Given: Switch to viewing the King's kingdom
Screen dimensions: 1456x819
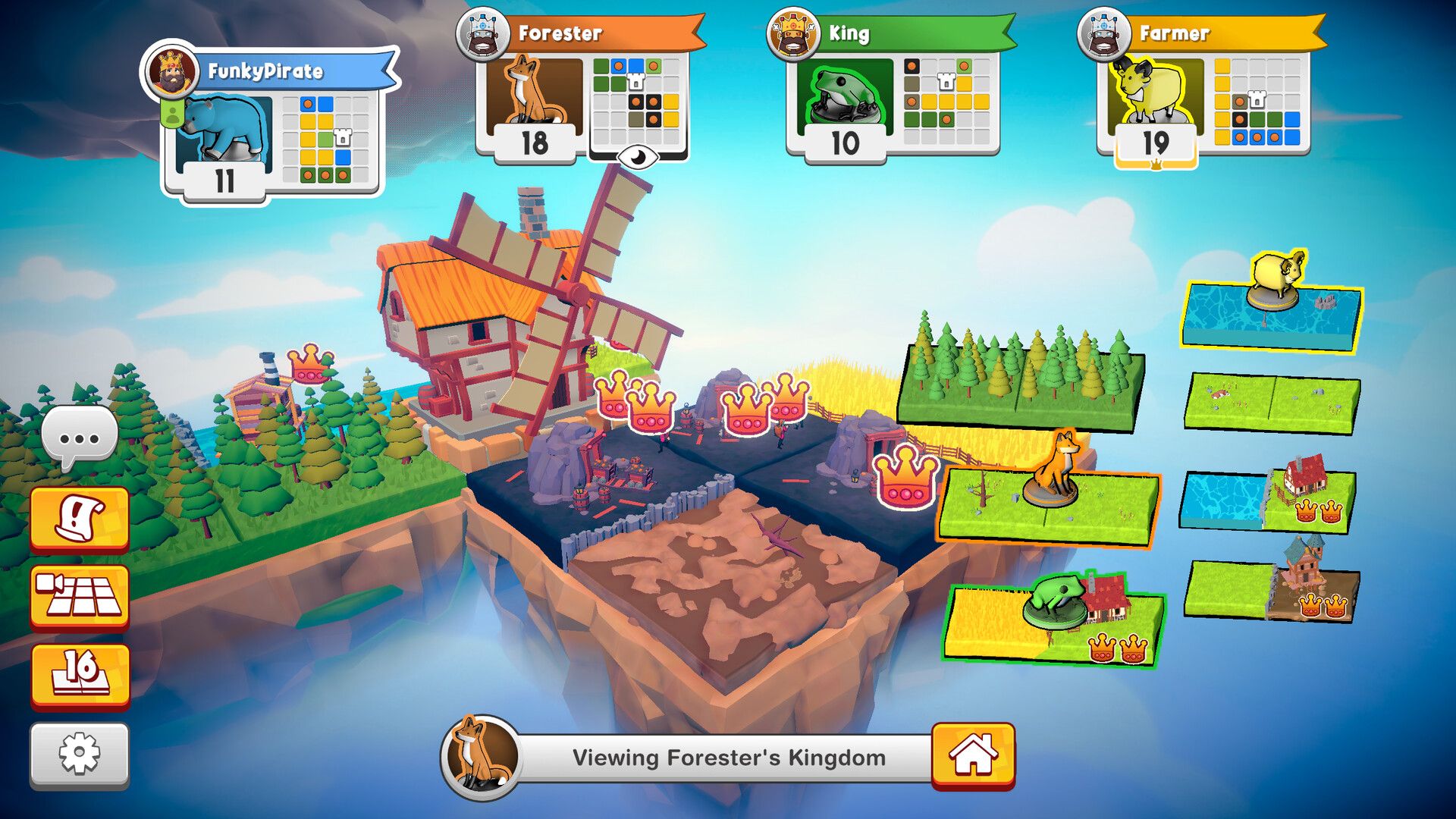Looking at the screenshot, I should (871, 33).
